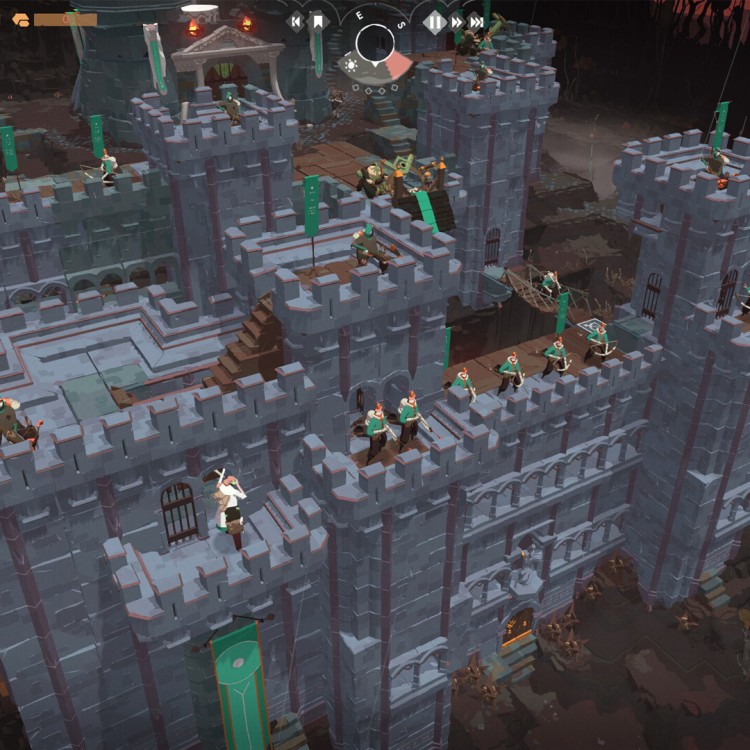Image resolution: width=750 pixels, height=750 pixels.
Task: Click the orange resource icon
Action: [20, 18]
